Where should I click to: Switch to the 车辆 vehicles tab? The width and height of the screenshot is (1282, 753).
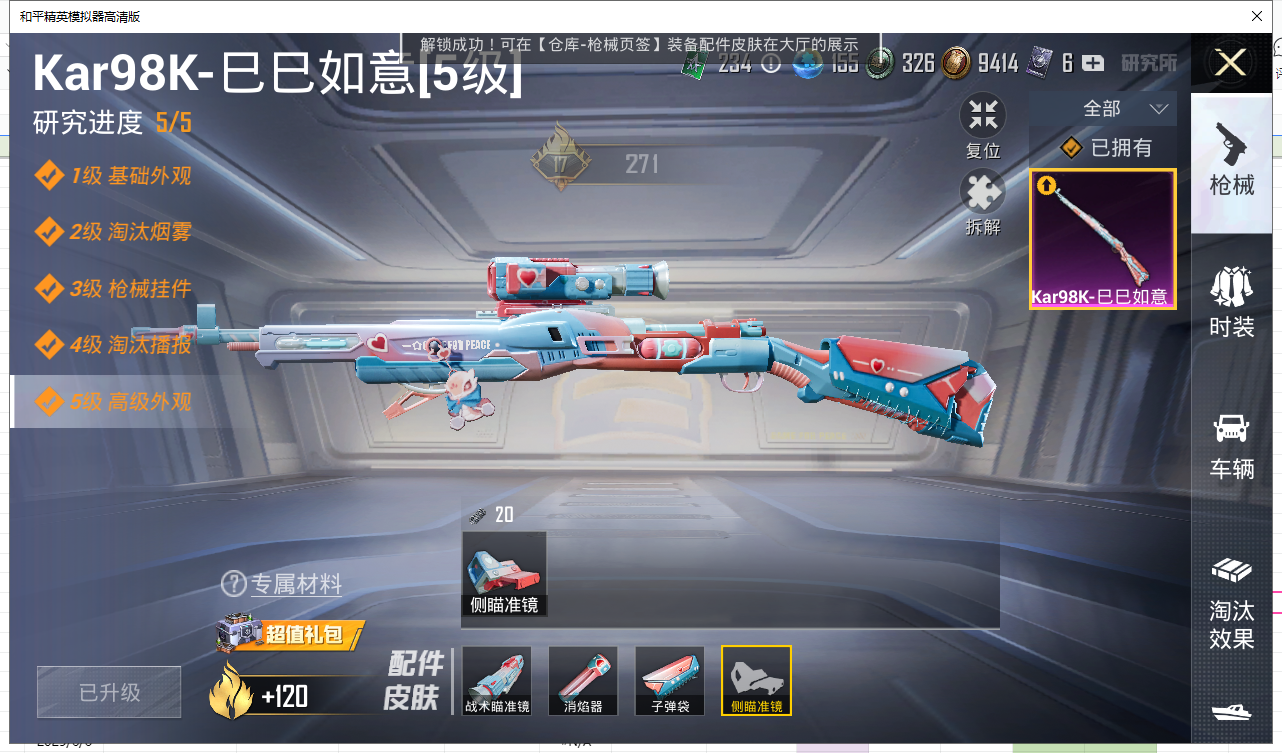tap(1230, 444)
